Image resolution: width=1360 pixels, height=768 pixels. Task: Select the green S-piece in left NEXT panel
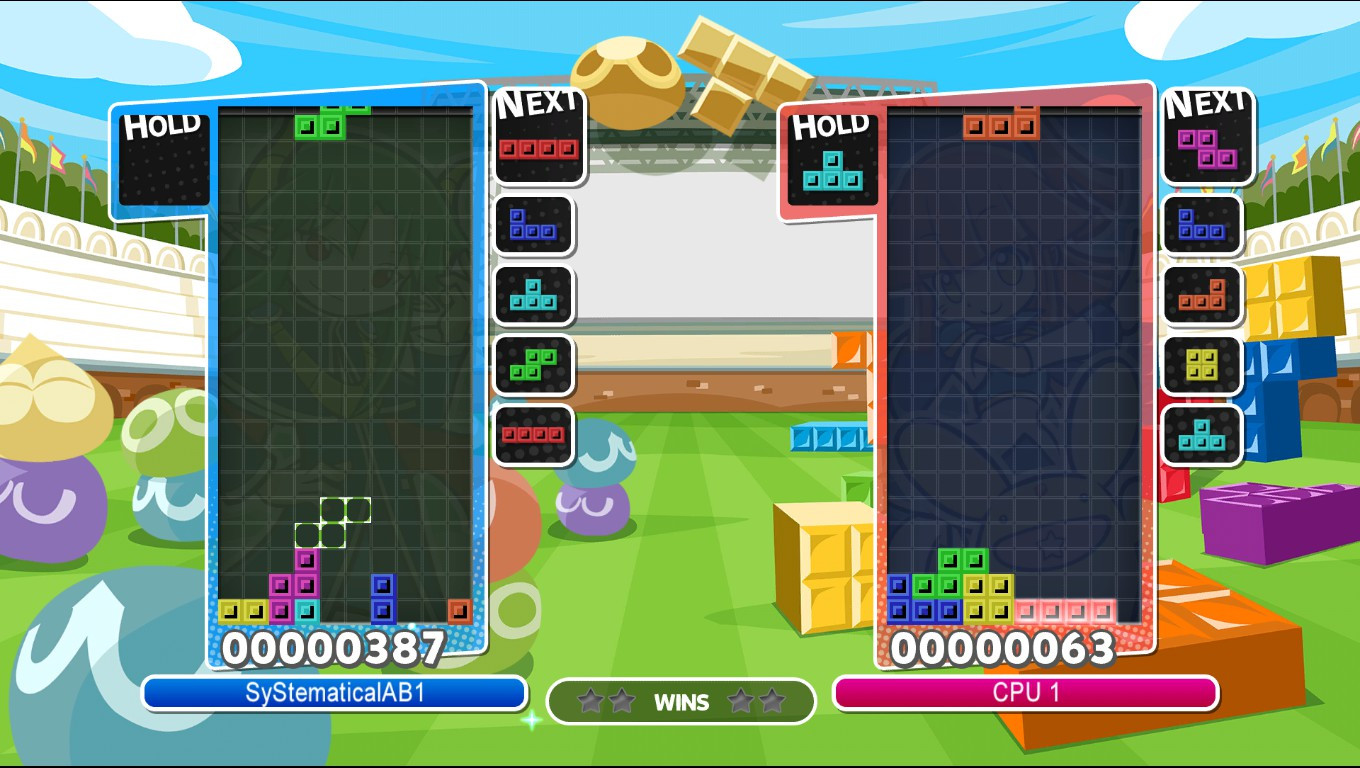(535, 363)
